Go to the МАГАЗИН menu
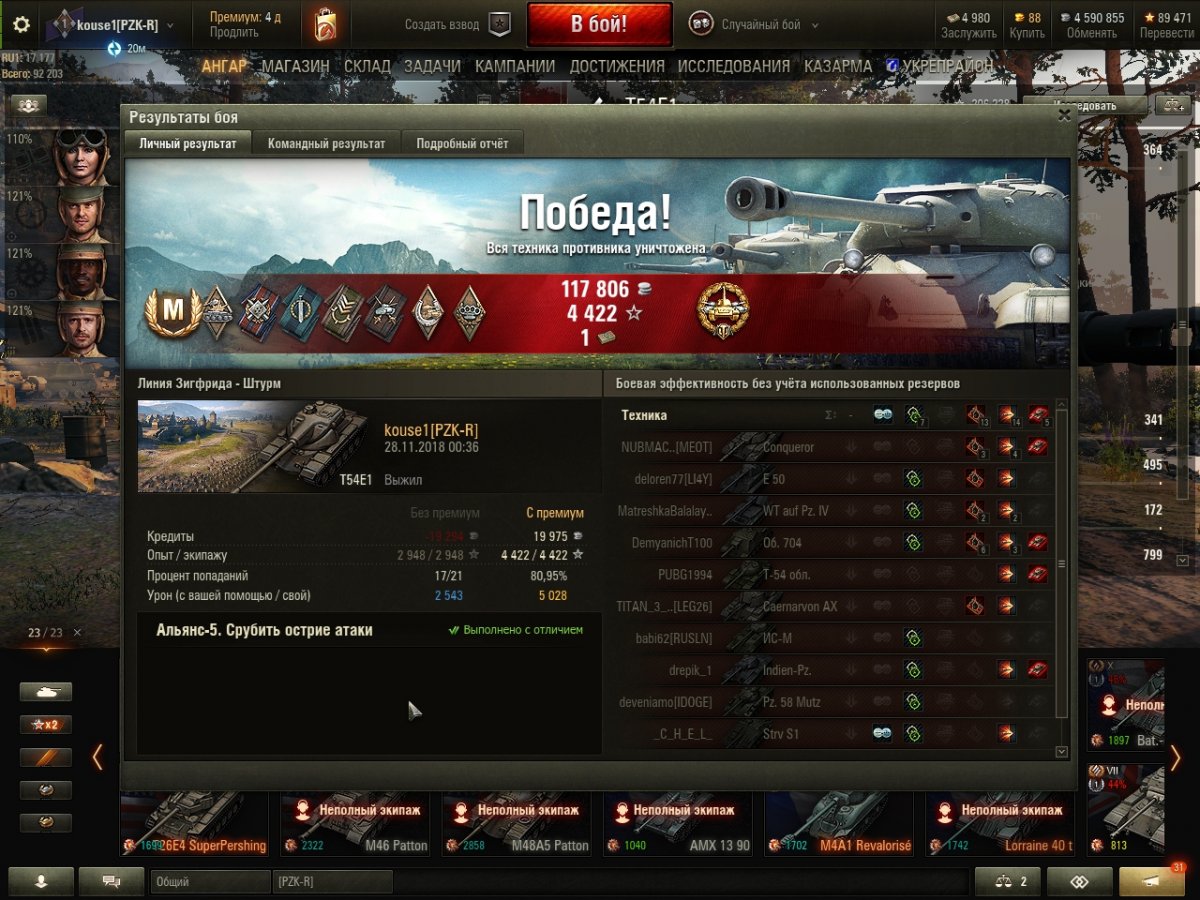The image size is (1200, 900). (x=295, y=66)
